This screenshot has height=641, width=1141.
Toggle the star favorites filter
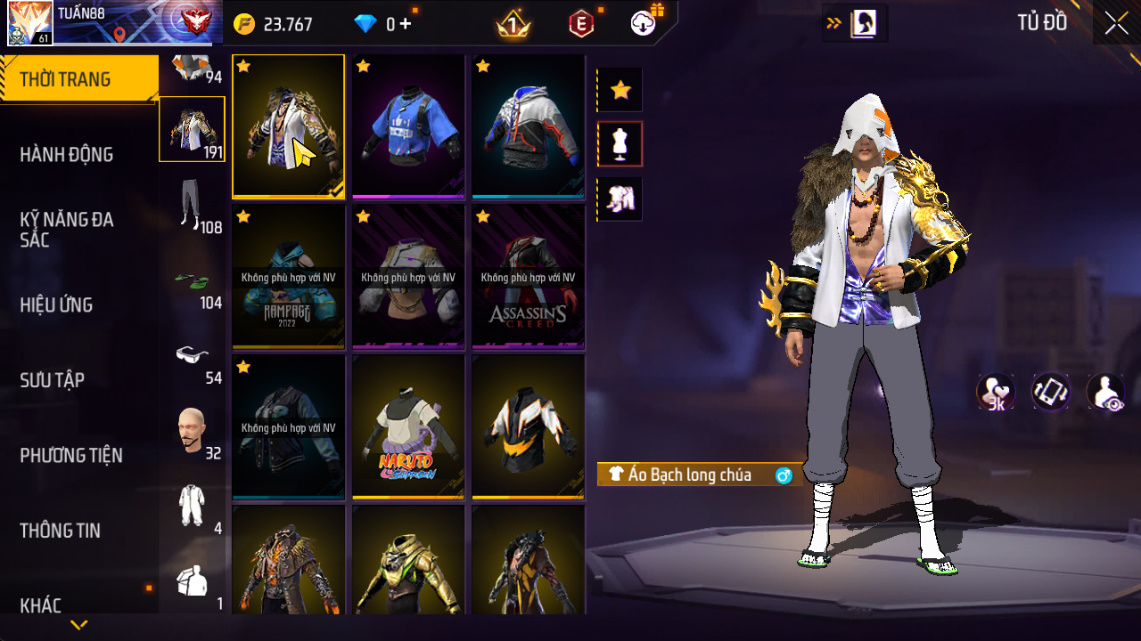click(620, 90)
